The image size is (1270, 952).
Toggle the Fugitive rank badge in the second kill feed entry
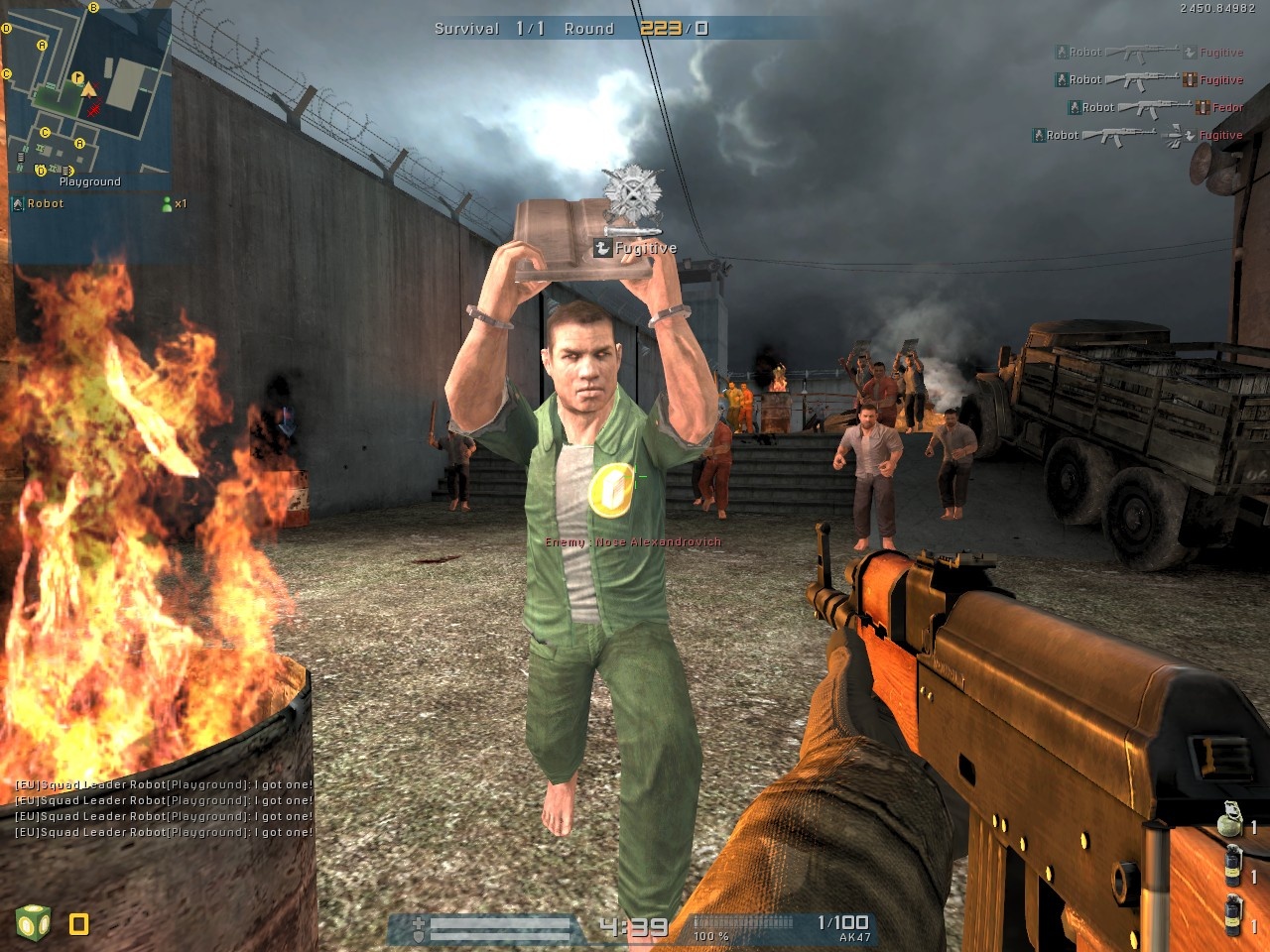click(x=1188, y=79)
